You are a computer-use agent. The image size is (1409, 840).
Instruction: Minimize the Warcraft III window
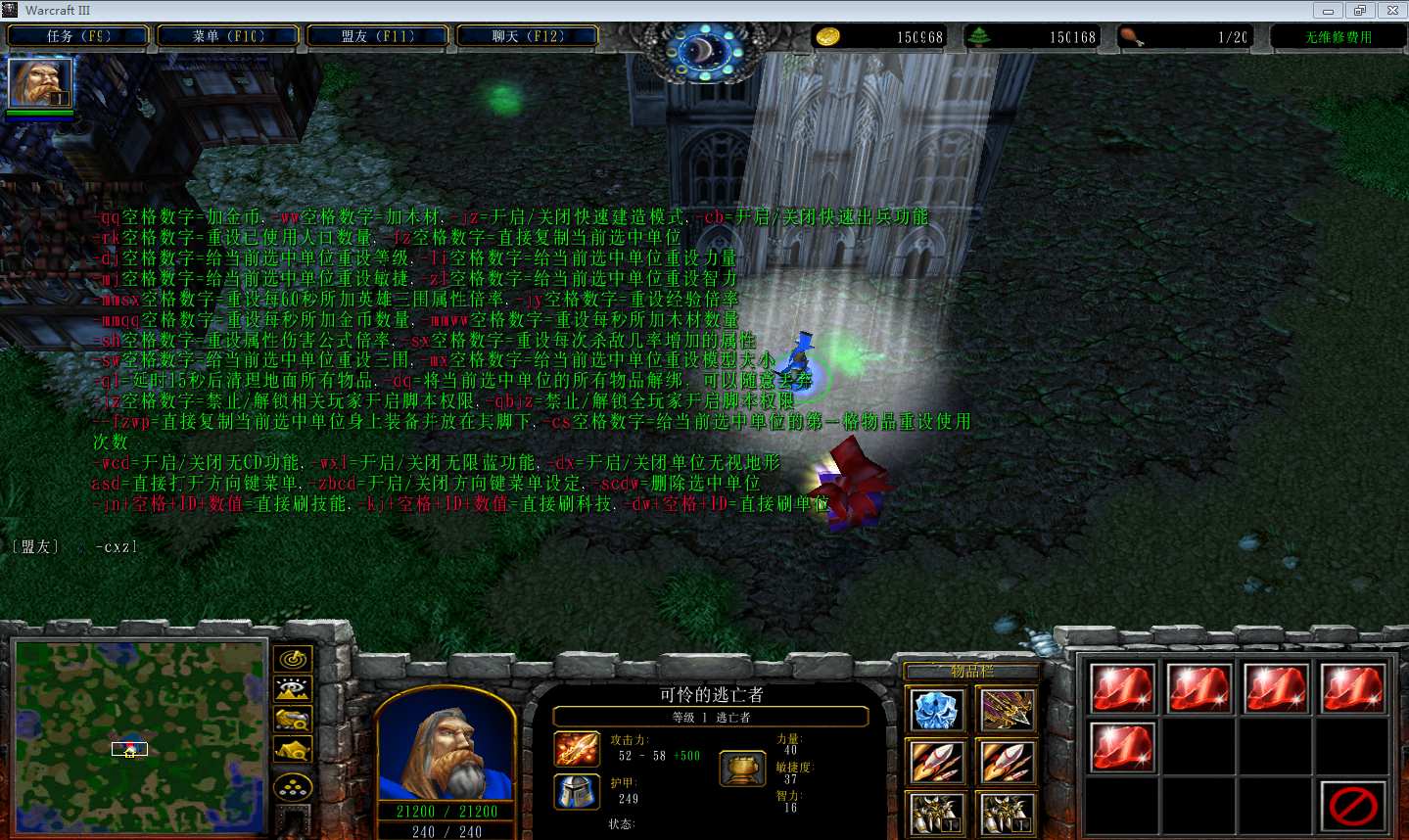pyautogui.click(x=1328, y=11)
